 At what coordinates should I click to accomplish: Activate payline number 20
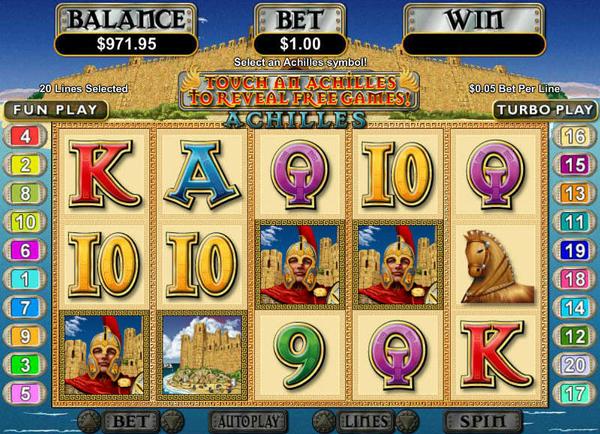(x=574, y=365)
